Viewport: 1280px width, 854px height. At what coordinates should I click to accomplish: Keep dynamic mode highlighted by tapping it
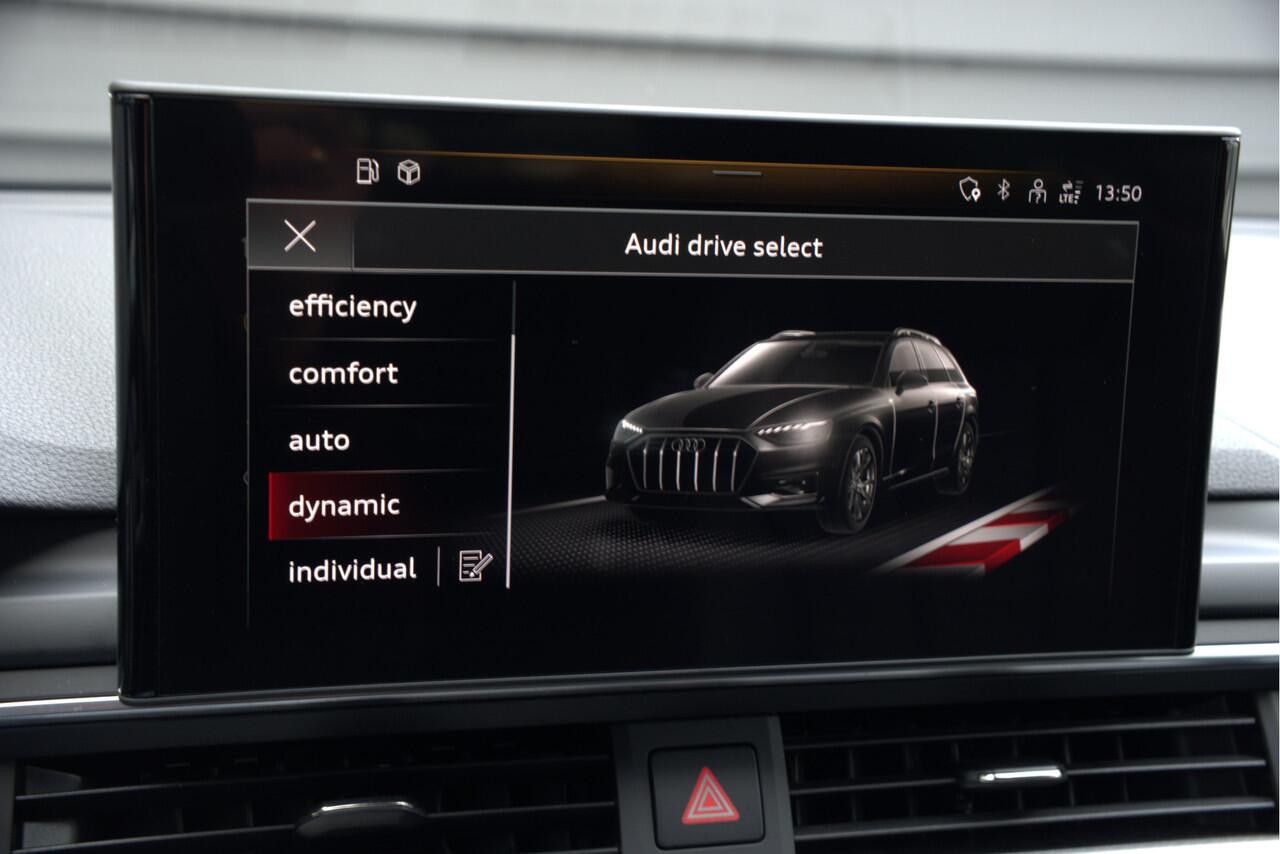click(x=344, y=505)
